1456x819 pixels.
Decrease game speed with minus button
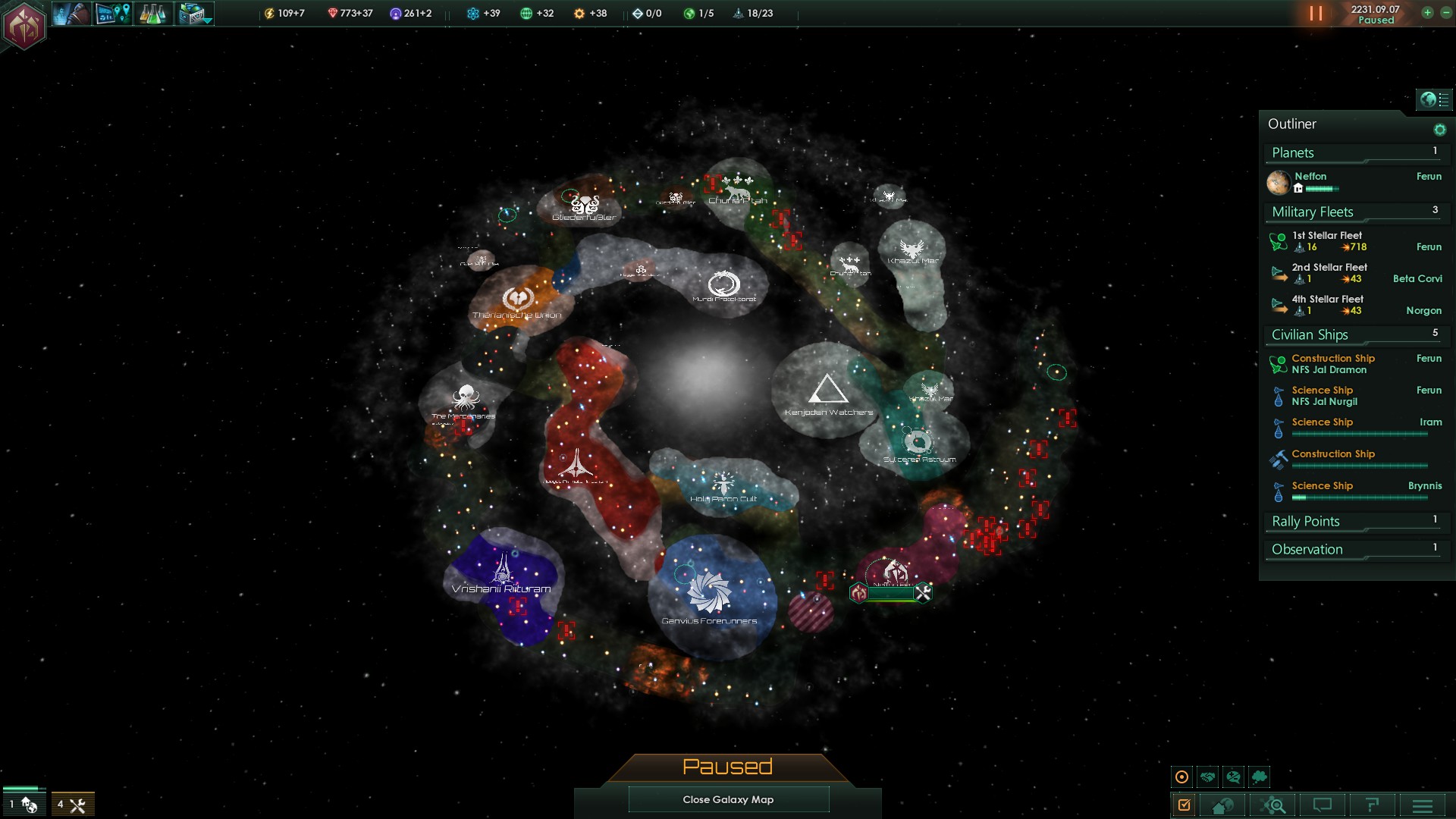(x=1445, y=13)
